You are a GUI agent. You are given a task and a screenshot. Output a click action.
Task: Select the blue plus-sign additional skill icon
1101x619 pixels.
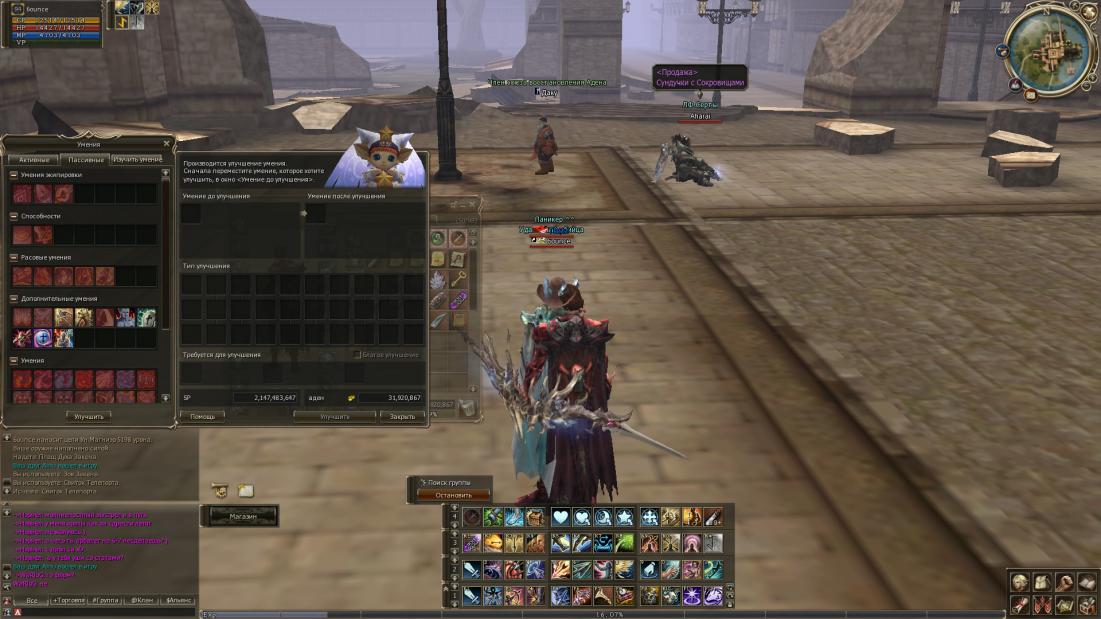point(42,338)
